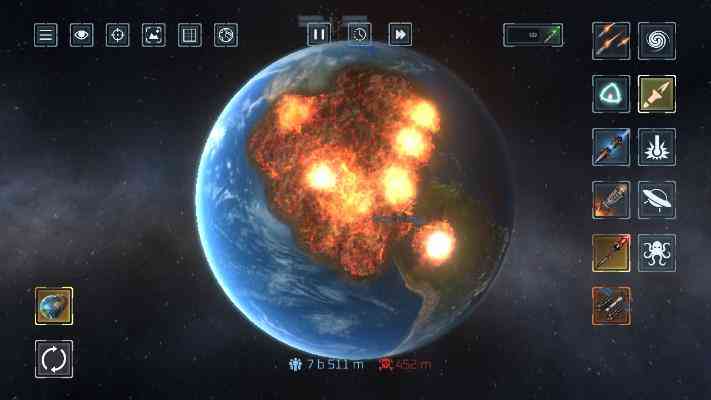The image size is (711, 400).
Task: Select the blue-flame missile weapon
Action: point(610,147)
